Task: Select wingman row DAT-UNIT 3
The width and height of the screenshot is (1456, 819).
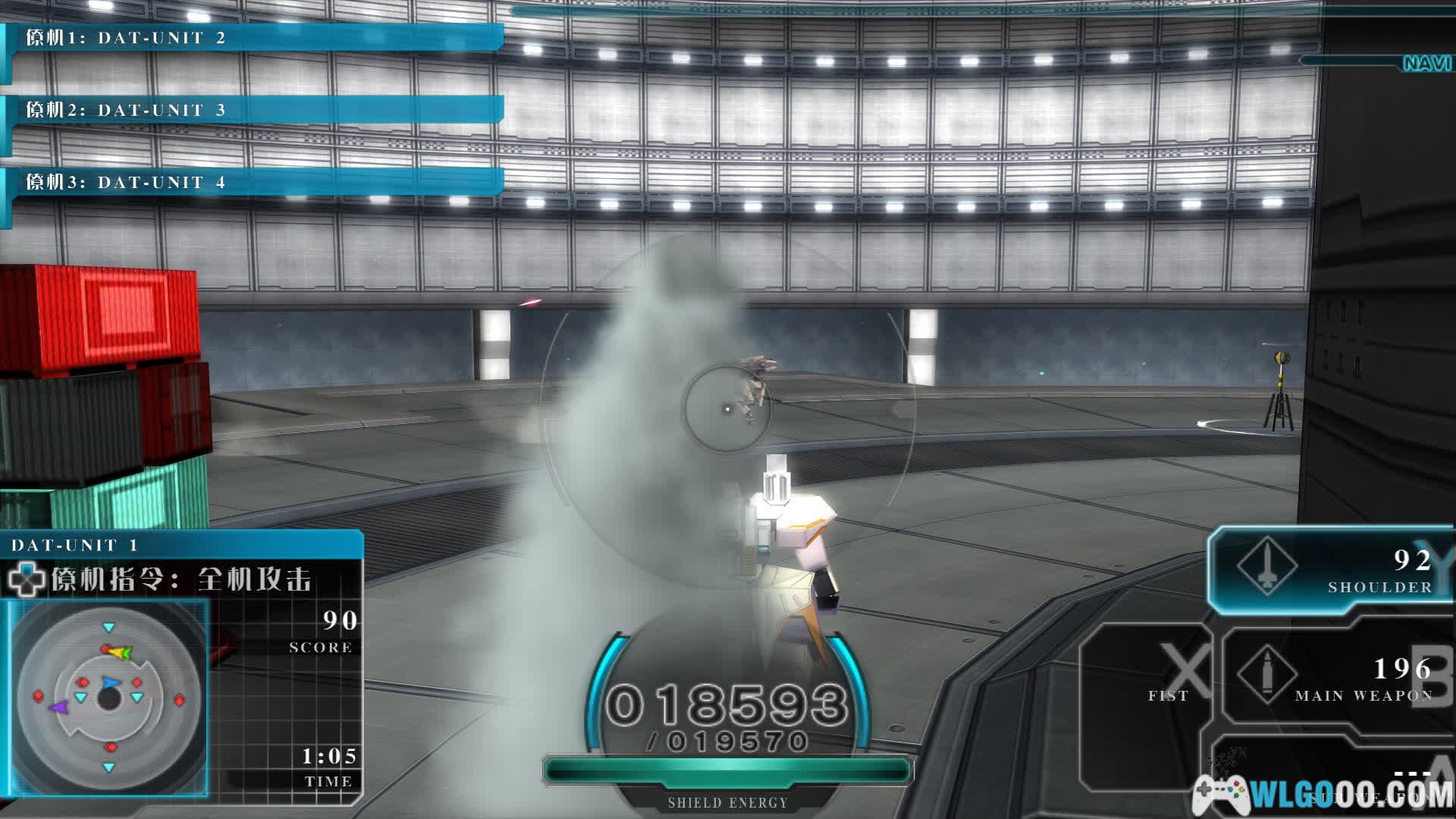Action: pos(254,110)
